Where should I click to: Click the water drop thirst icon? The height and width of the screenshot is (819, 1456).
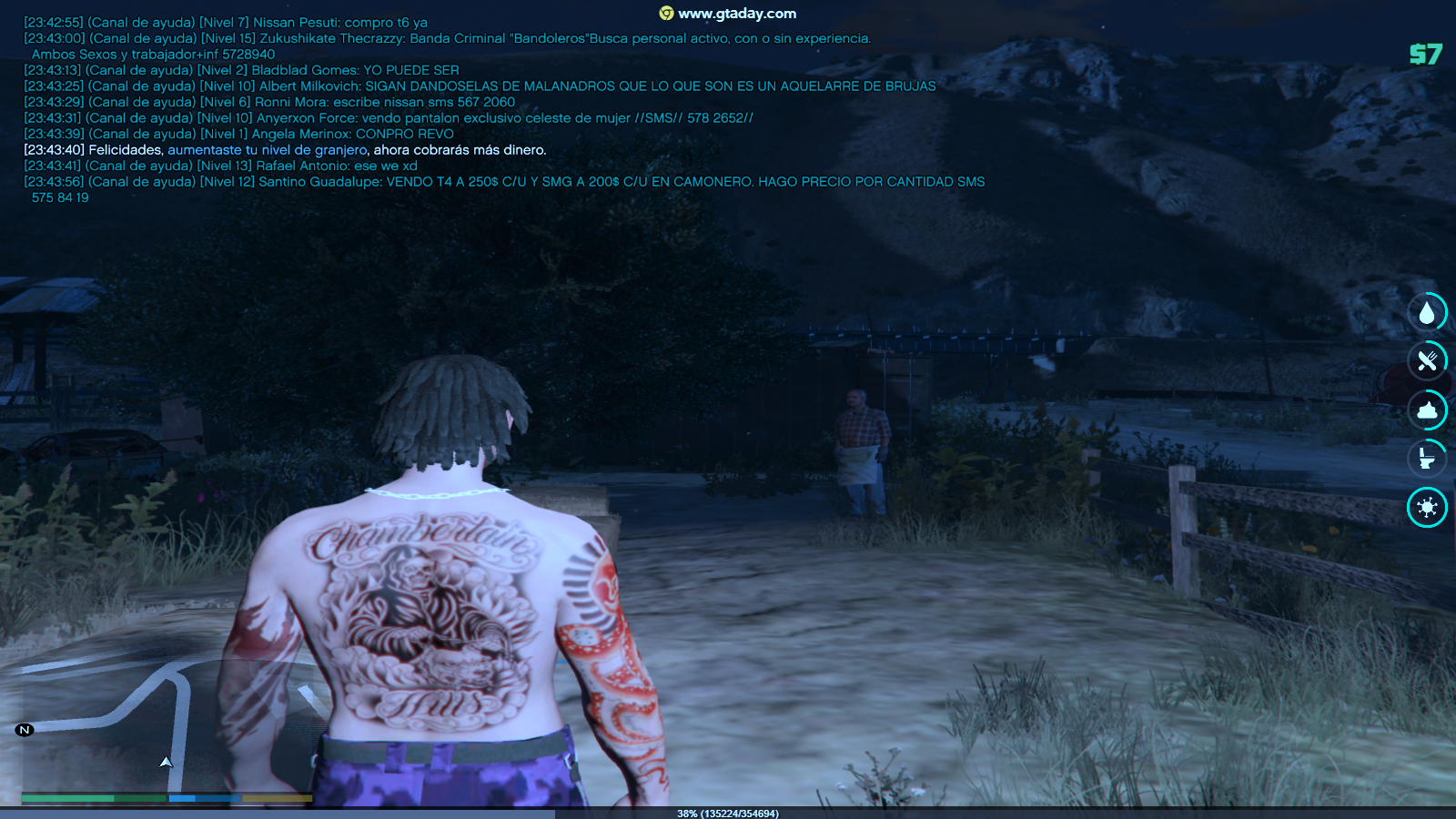click(1427, 313)
